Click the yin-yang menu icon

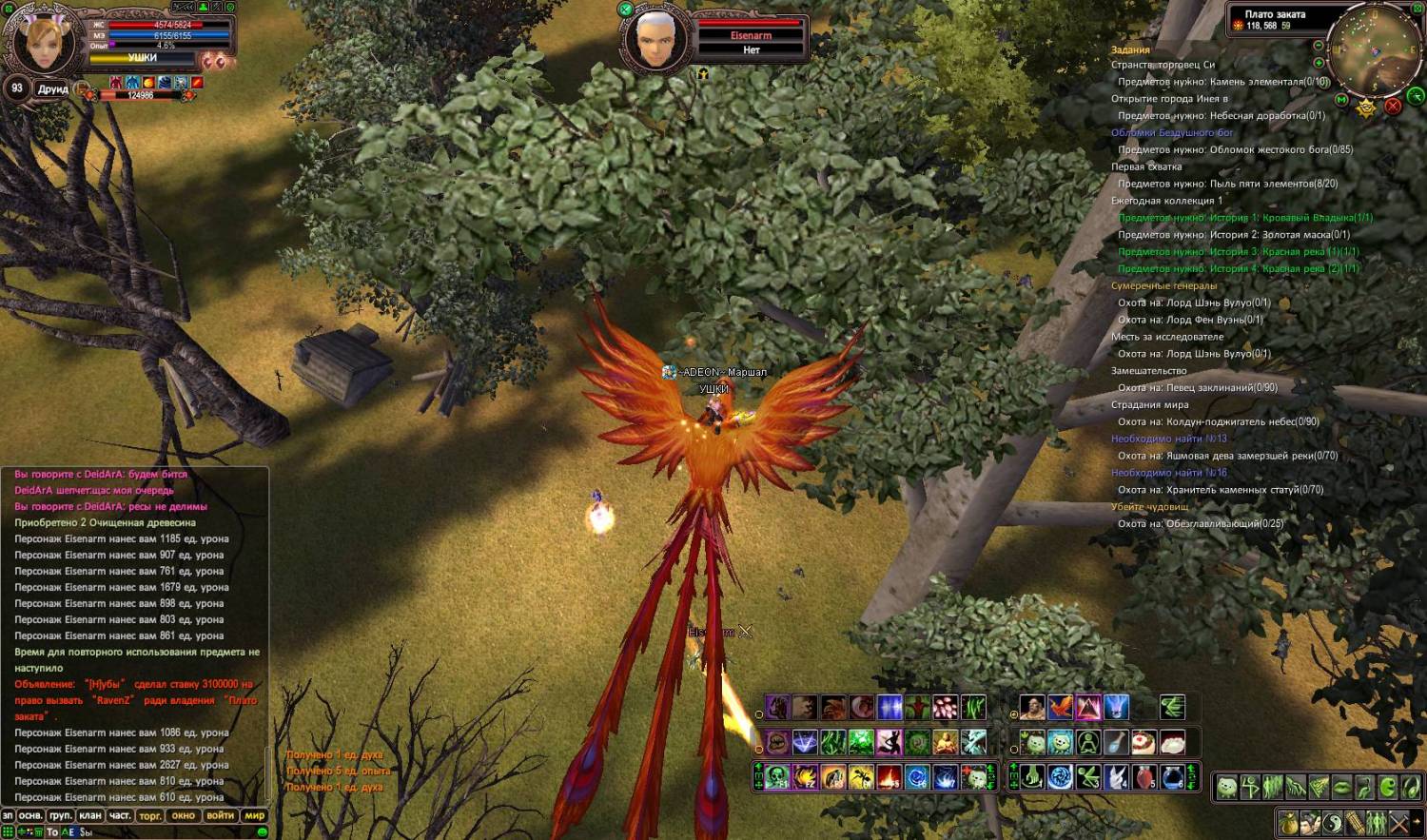1333,822
